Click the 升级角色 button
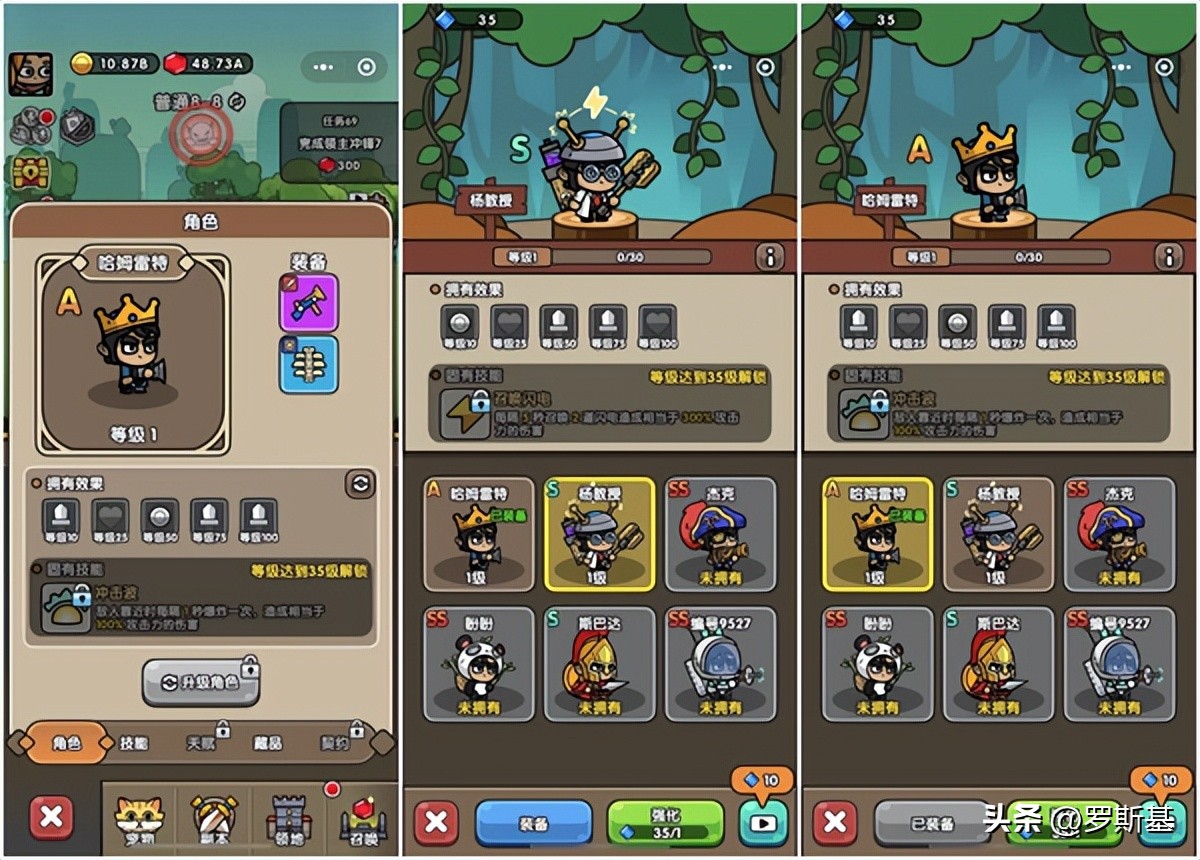 click(x=201, y=682)
